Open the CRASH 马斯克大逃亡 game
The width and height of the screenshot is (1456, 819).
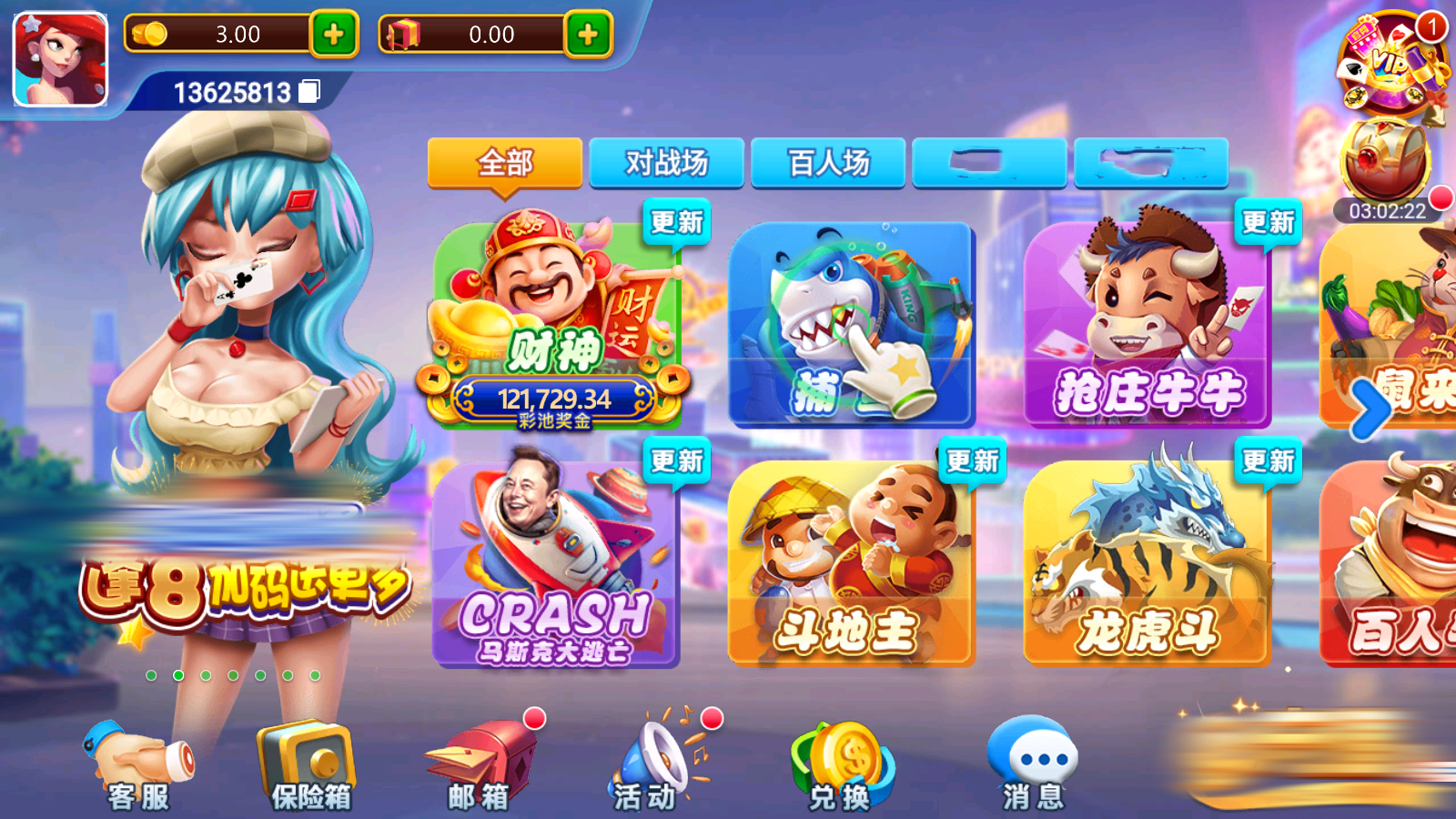[x=557, y=560]
